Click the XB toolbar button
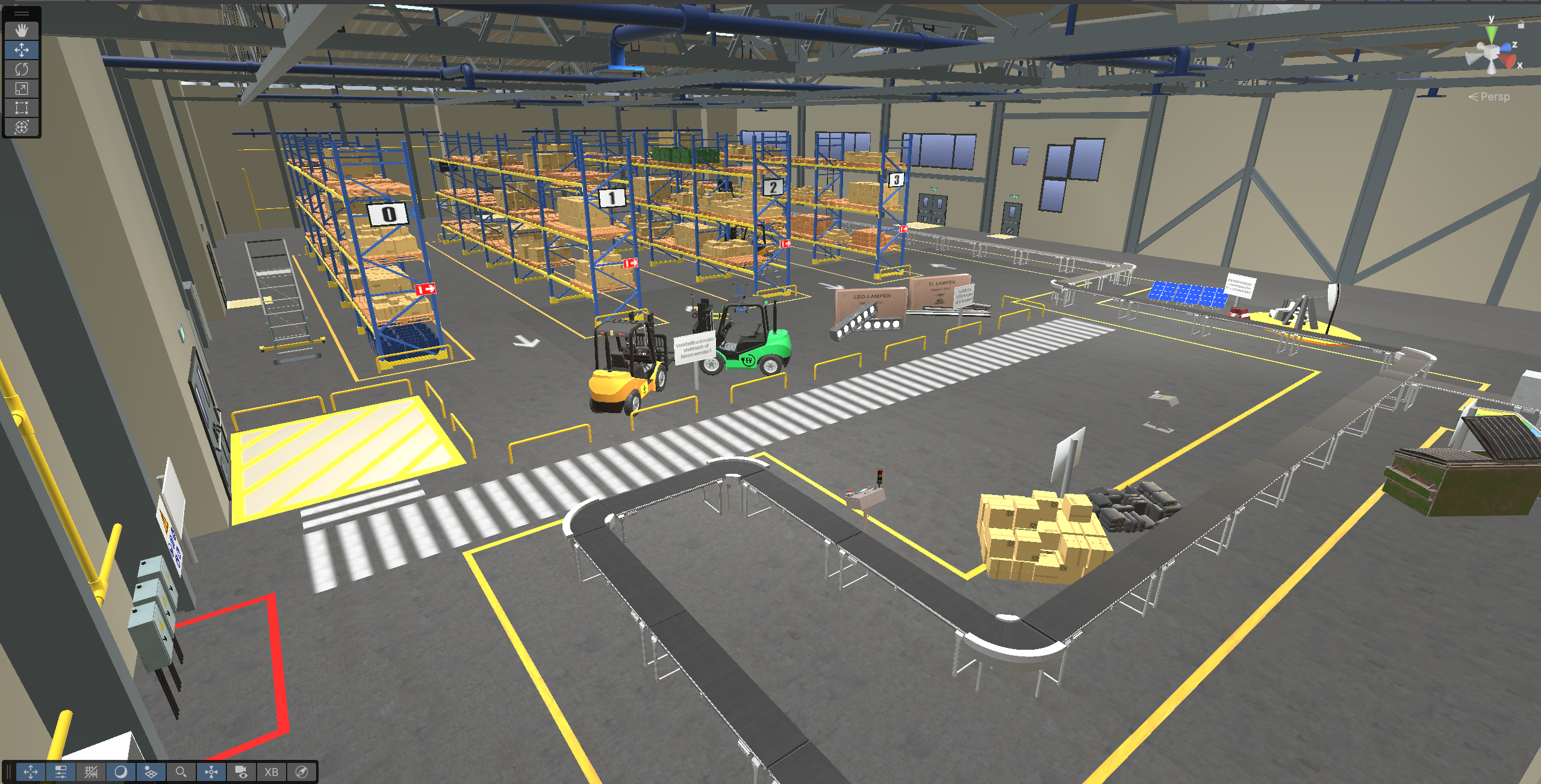1541x784 pixels. point(272,772)
